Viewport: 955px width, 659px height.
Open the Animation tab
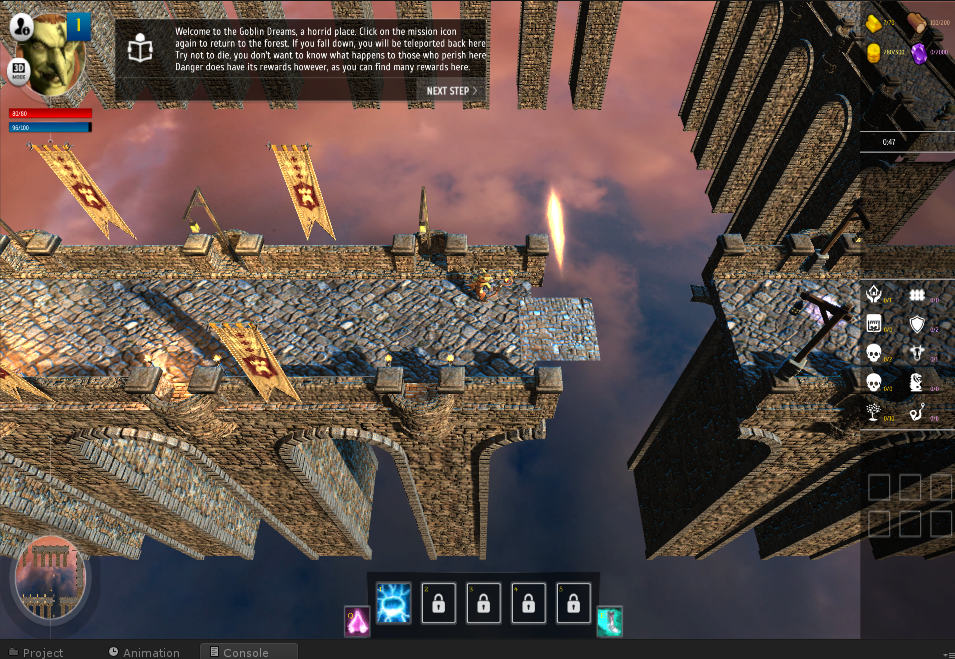click(151, 652)
